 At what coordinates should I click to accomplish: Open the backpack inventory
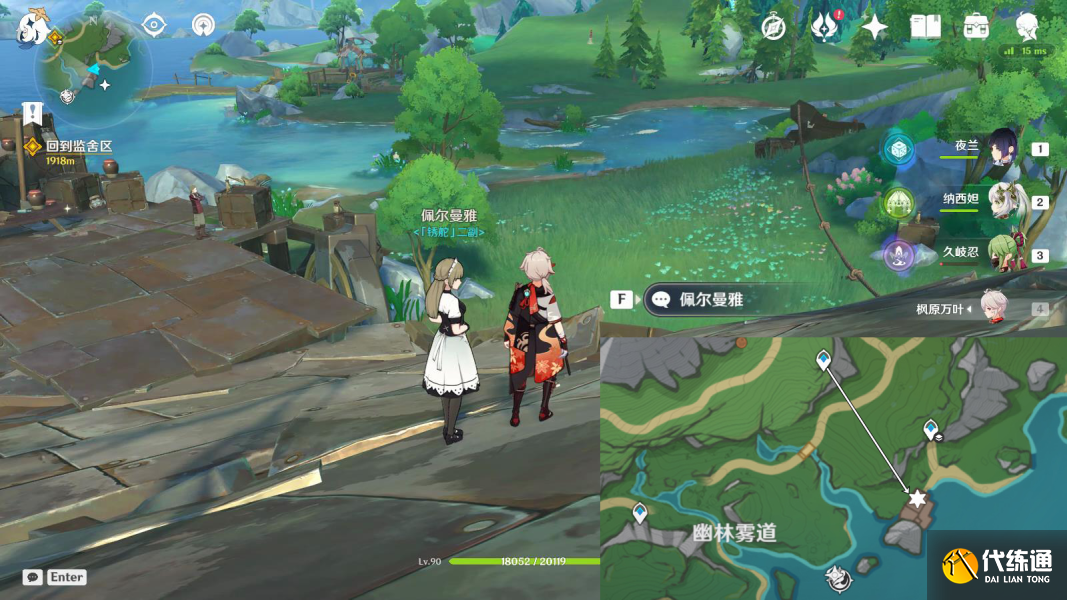coord(976,27)
